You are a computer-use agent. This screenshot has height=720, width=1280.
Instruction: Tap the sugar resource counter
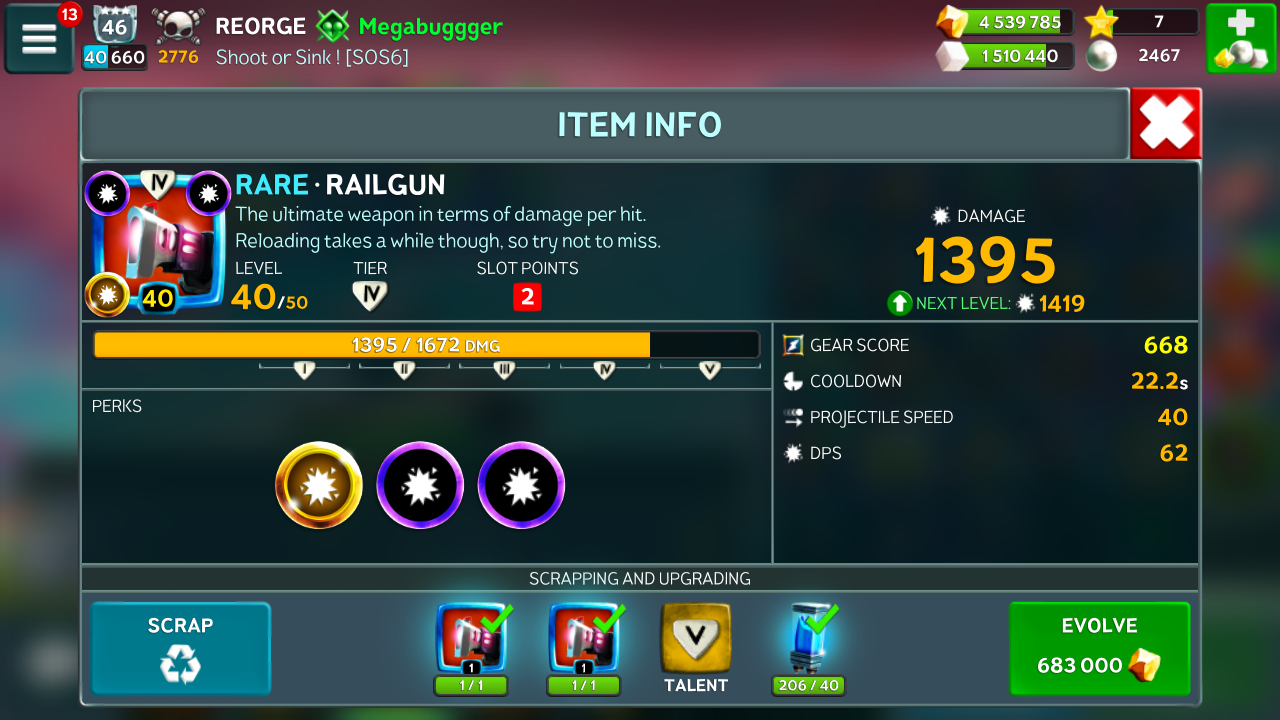[x=1005, y=56]
